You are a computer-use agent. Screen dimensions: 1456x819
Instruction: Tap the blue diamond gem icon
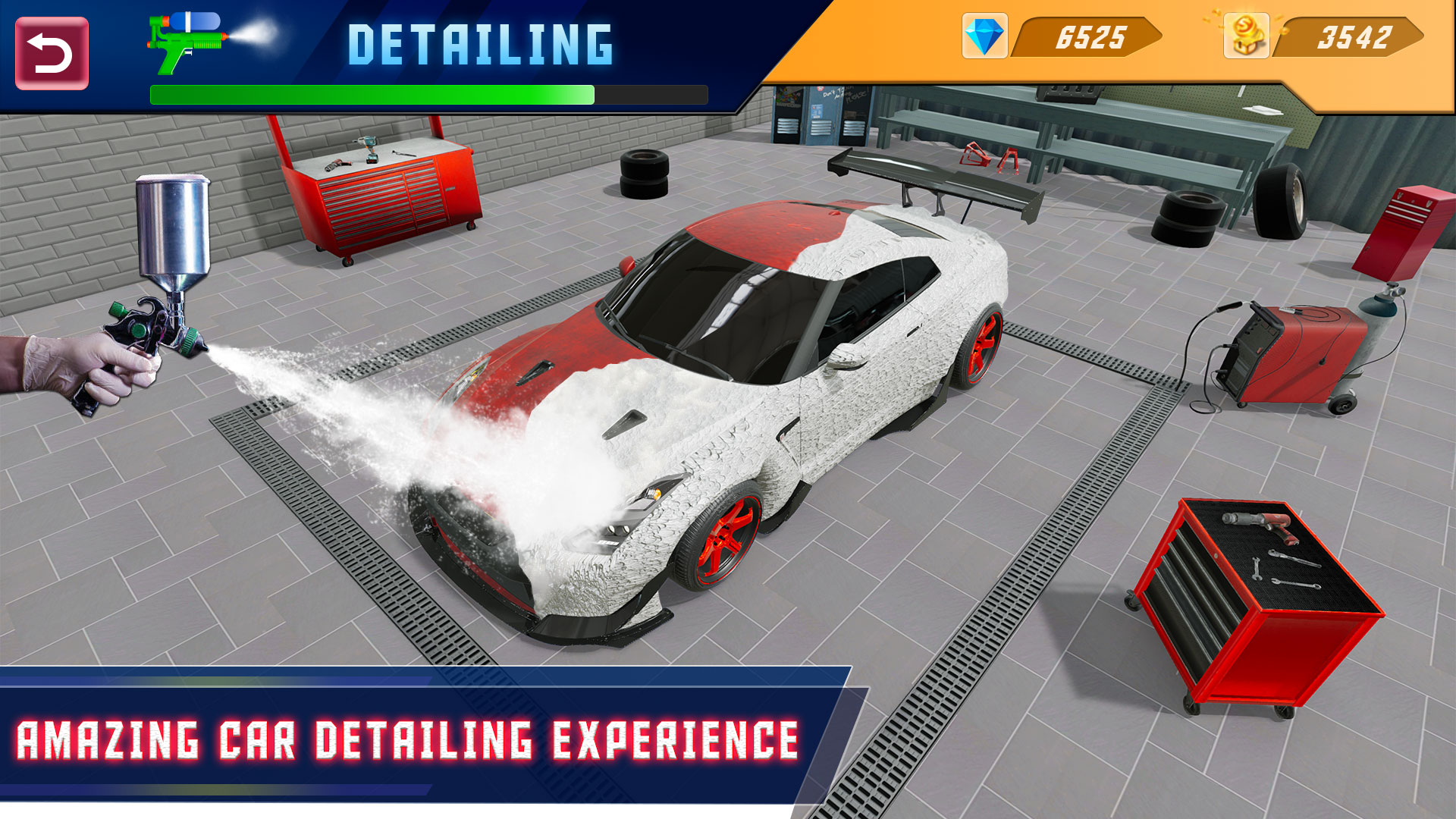point(987,33)
